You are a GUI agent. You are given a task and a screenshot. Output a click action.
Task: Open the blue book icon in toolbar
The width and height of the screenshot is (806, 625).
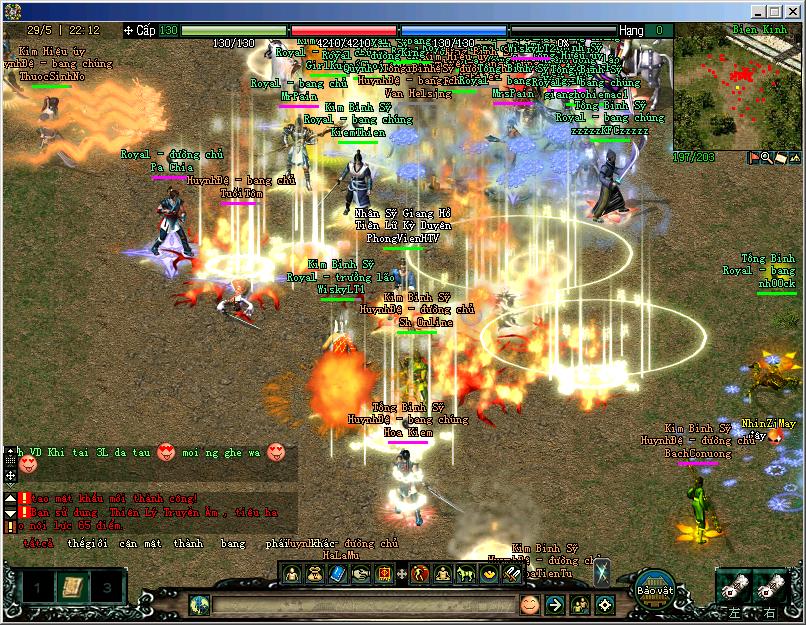click(x=336, y=574)
